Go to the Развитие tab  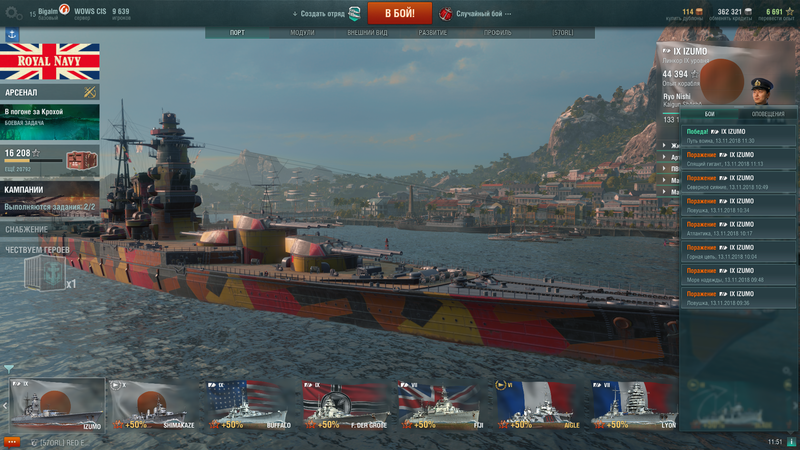433,33
